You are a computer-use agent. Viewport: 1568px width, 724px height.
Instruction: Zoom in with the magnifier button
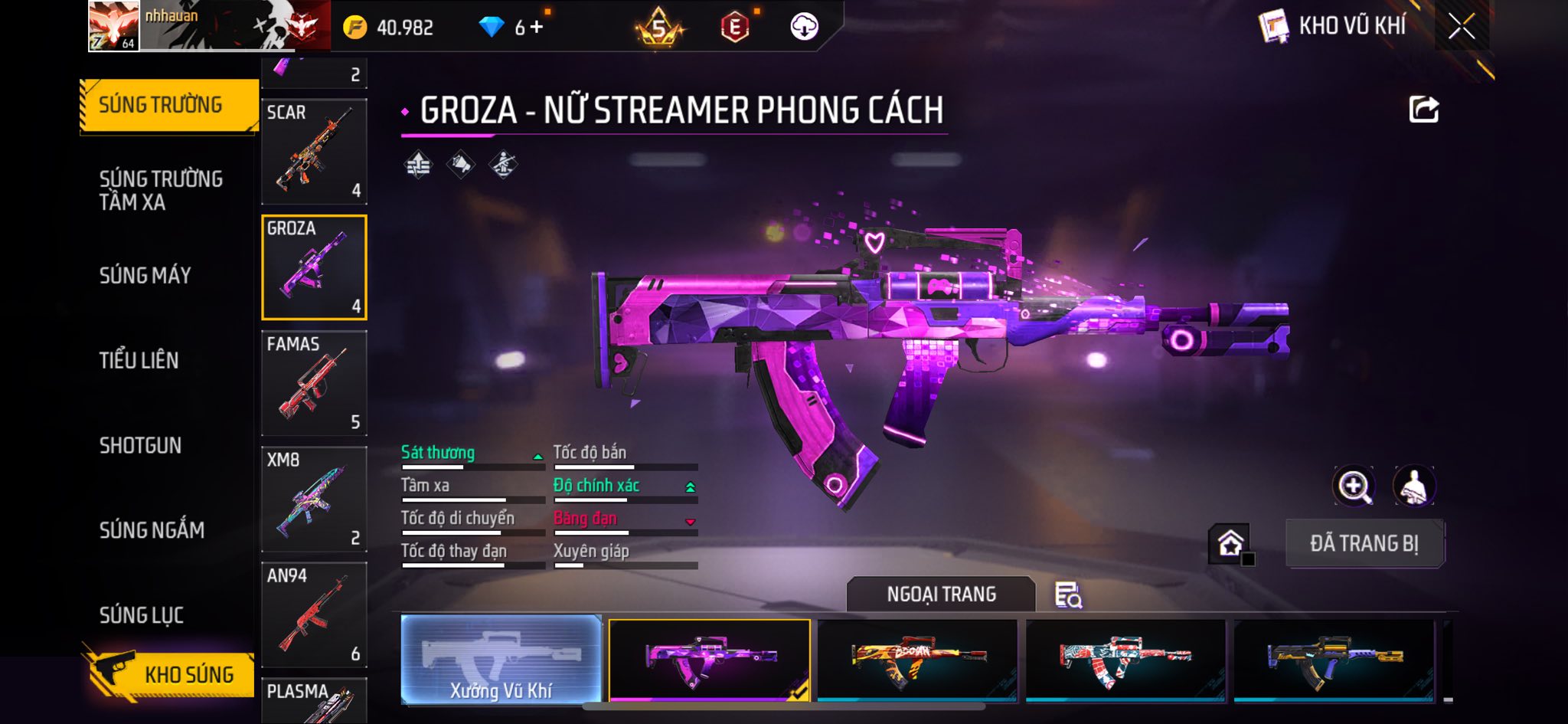pyautogui.click(x=1354, y=486)
